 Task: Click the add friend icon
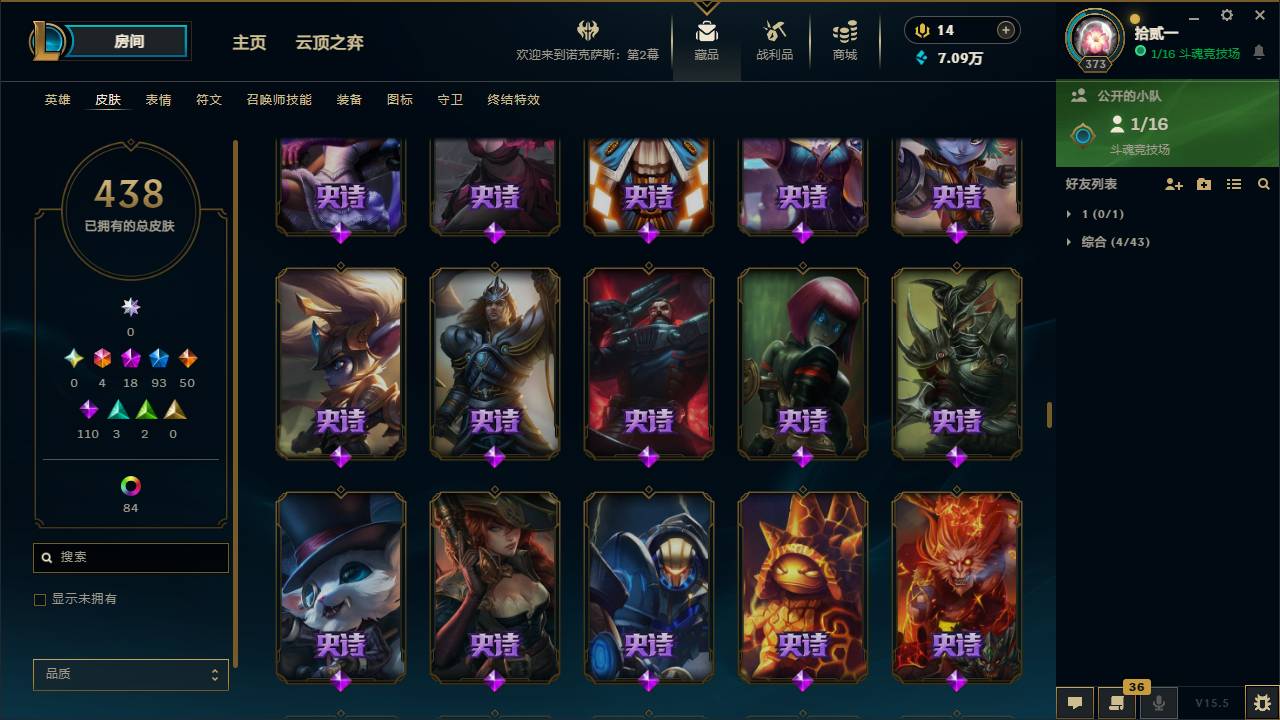click(1173, 184)
